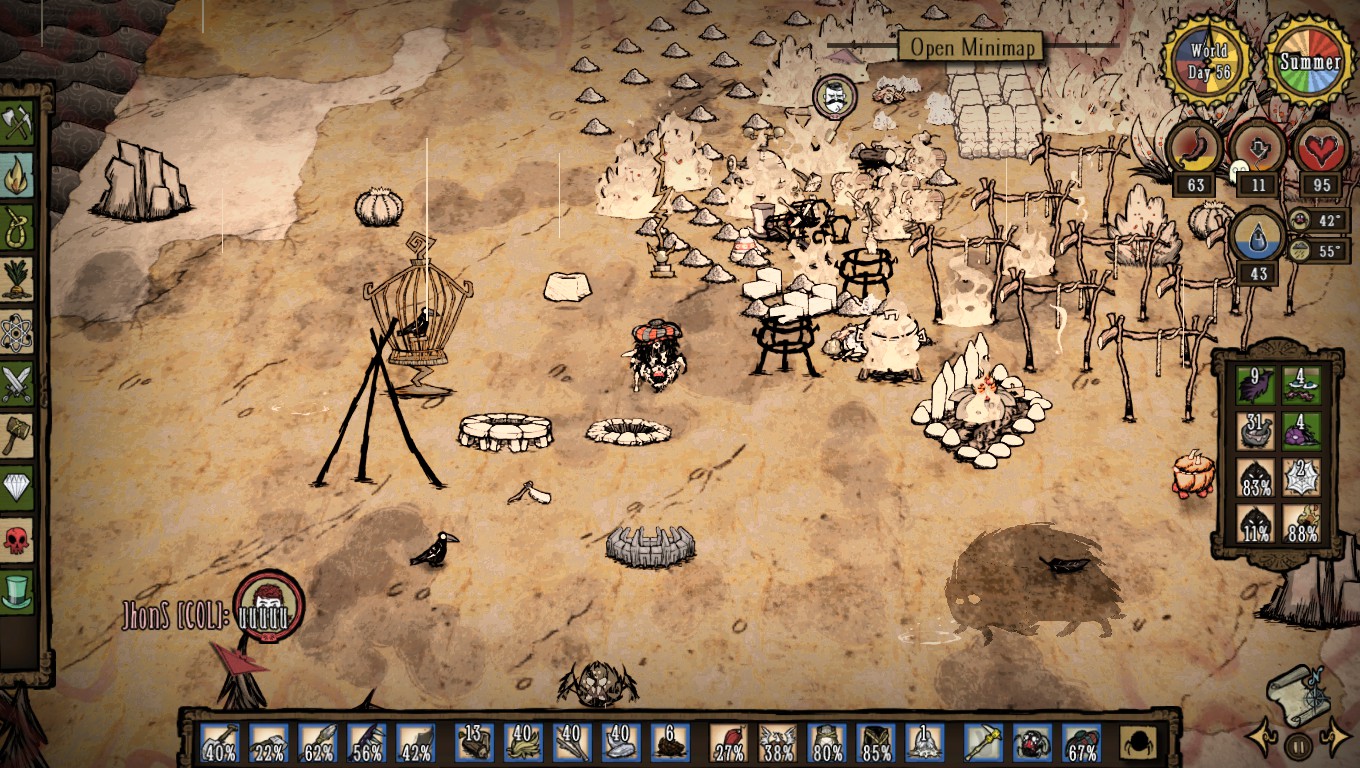Select the Refine diamond crafting tab
1360x768 pixels.
tap(17, 487)
